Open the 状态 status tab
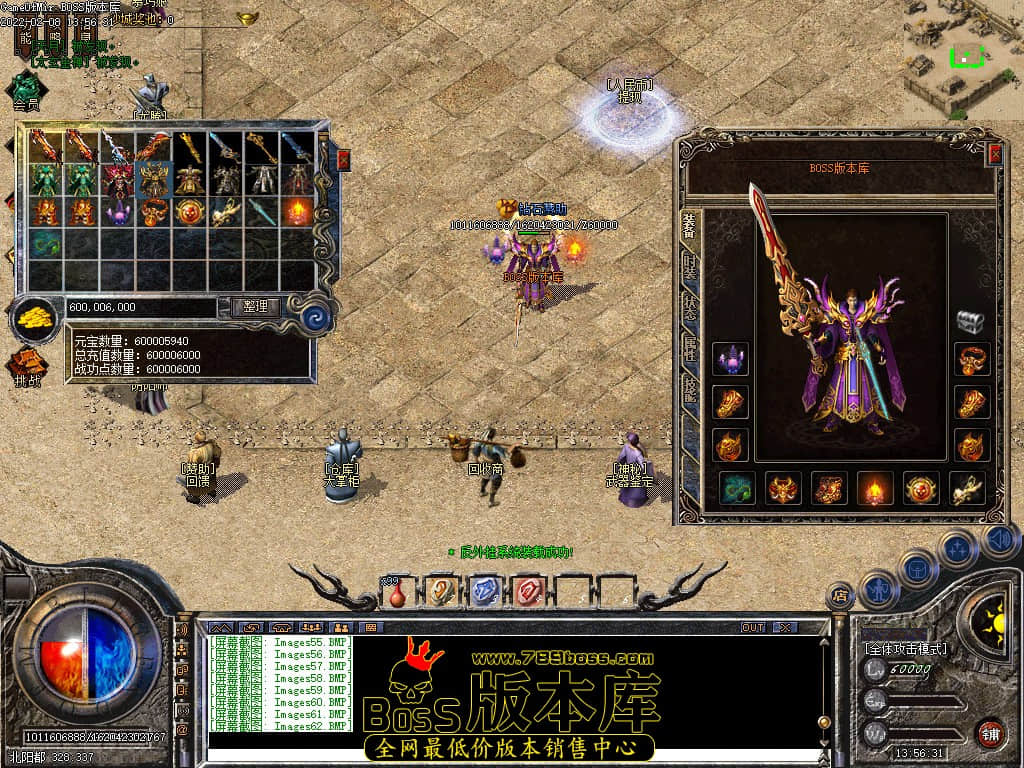This screenshot has width=1024, height=768. (x=690, y=307)
